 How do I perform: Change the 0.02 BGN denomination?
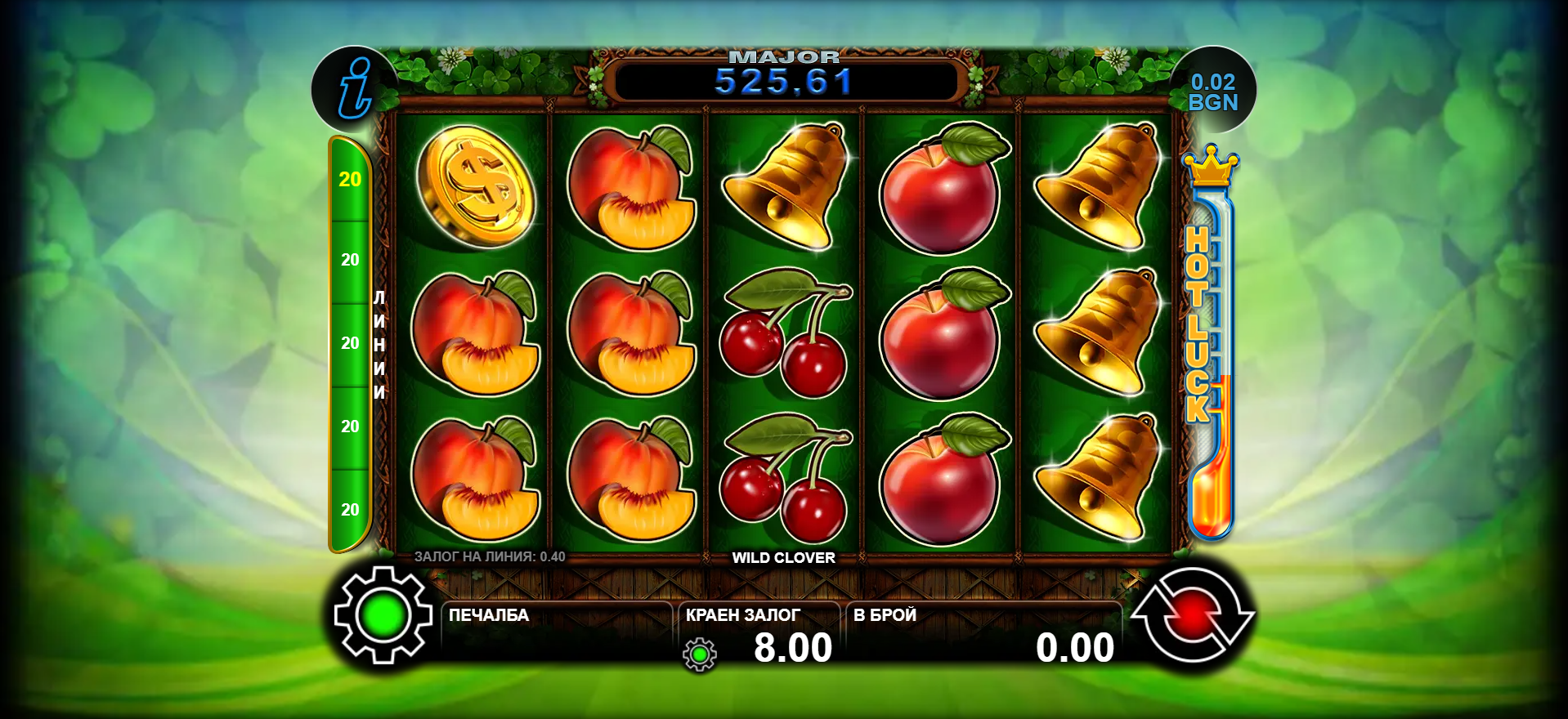click(x=1213, y=92)
